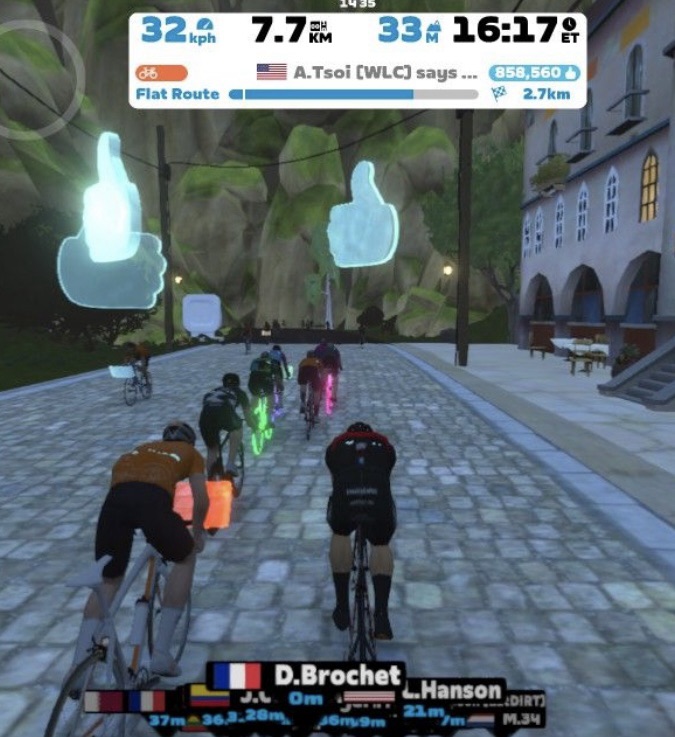Click the Flat Route label

pos(178,94)
